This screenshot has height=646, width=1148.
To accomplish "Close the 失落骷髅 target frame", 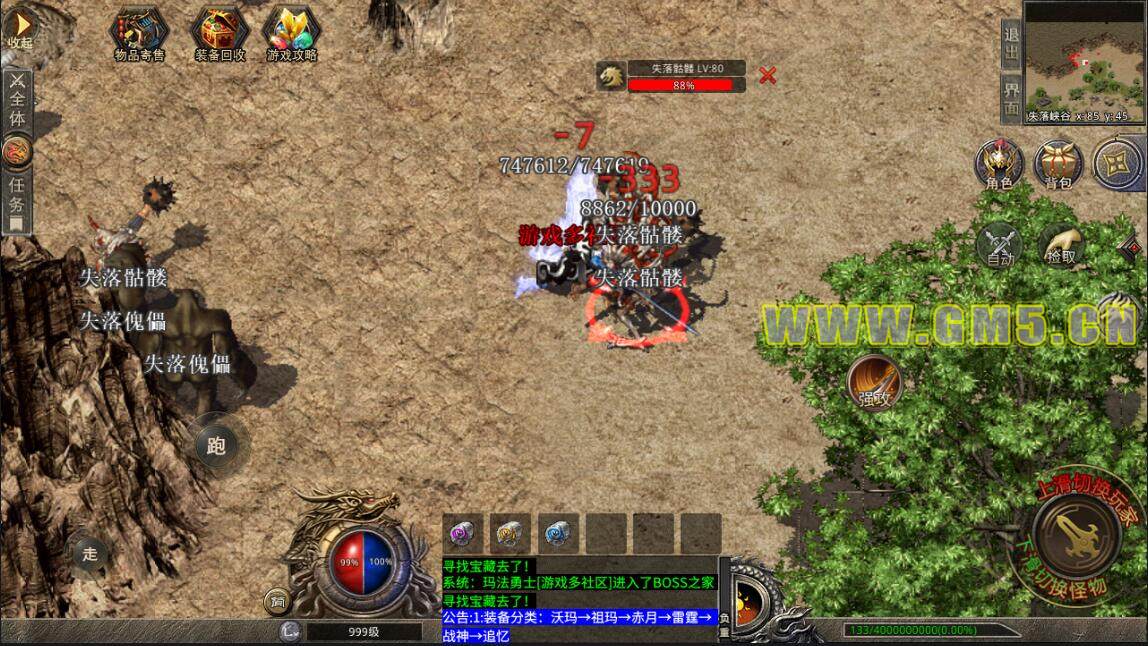I will tap(767, 74).
